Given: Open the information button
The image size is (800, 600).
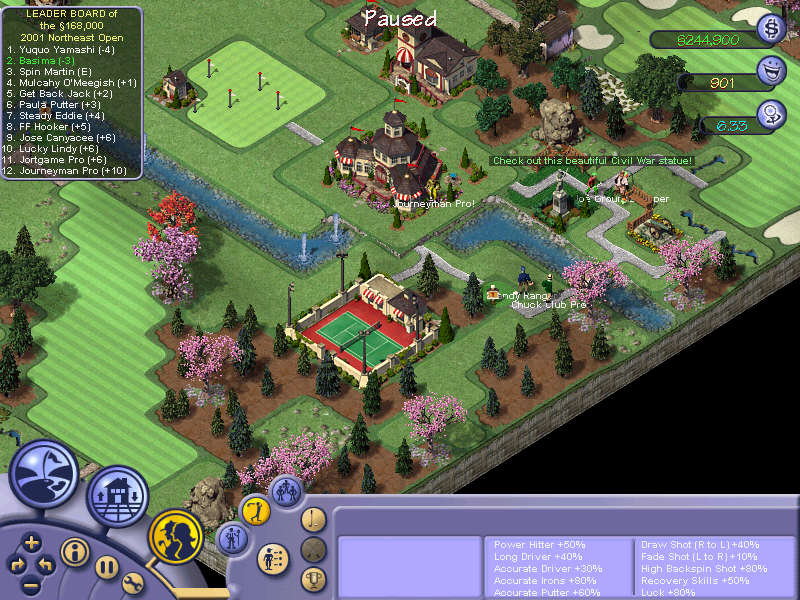Looking at the screenshot, I should tap(75, 551).
